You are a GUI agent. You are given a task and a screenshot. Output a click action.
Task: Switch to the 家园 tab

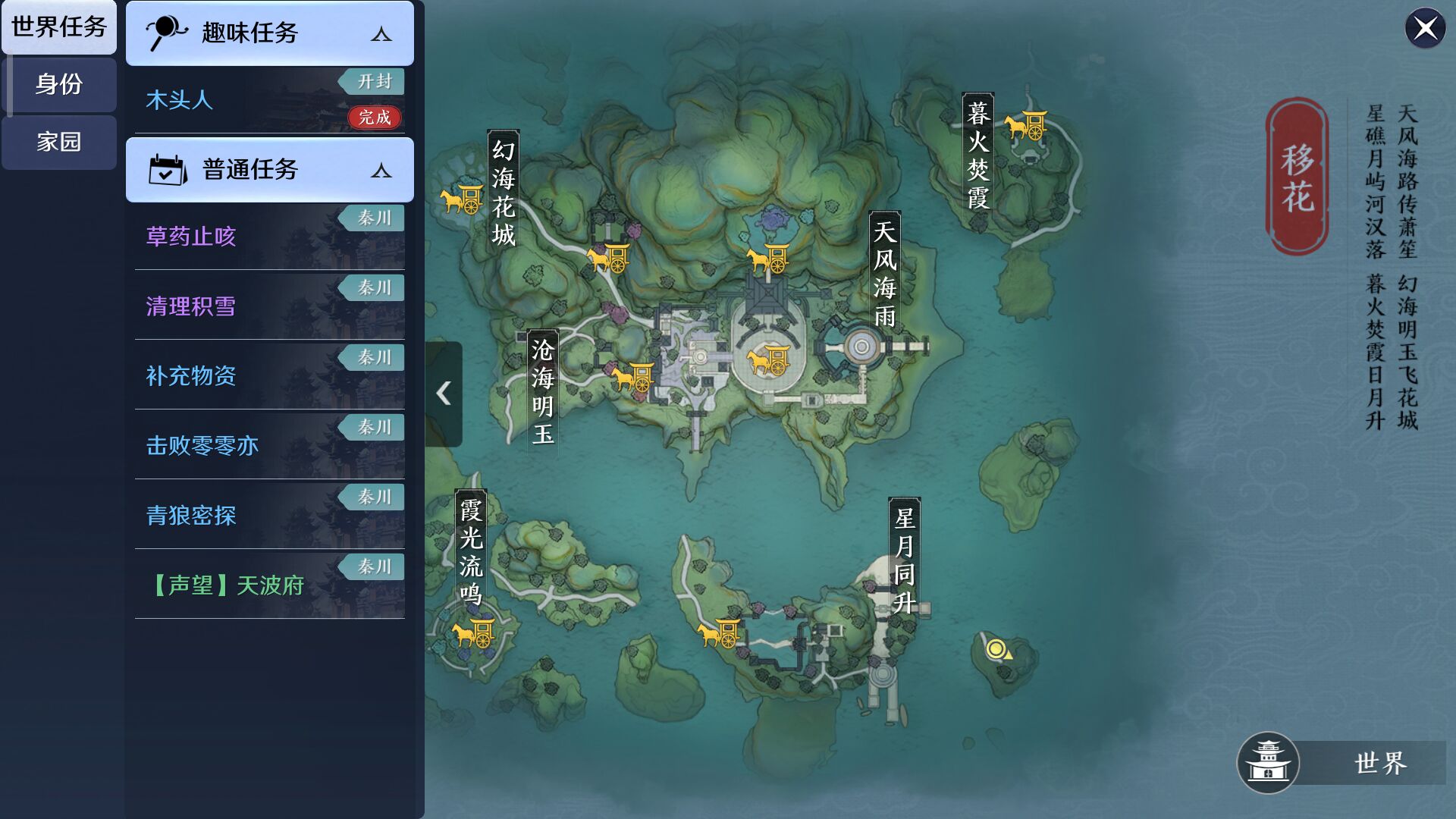[58, 143]
